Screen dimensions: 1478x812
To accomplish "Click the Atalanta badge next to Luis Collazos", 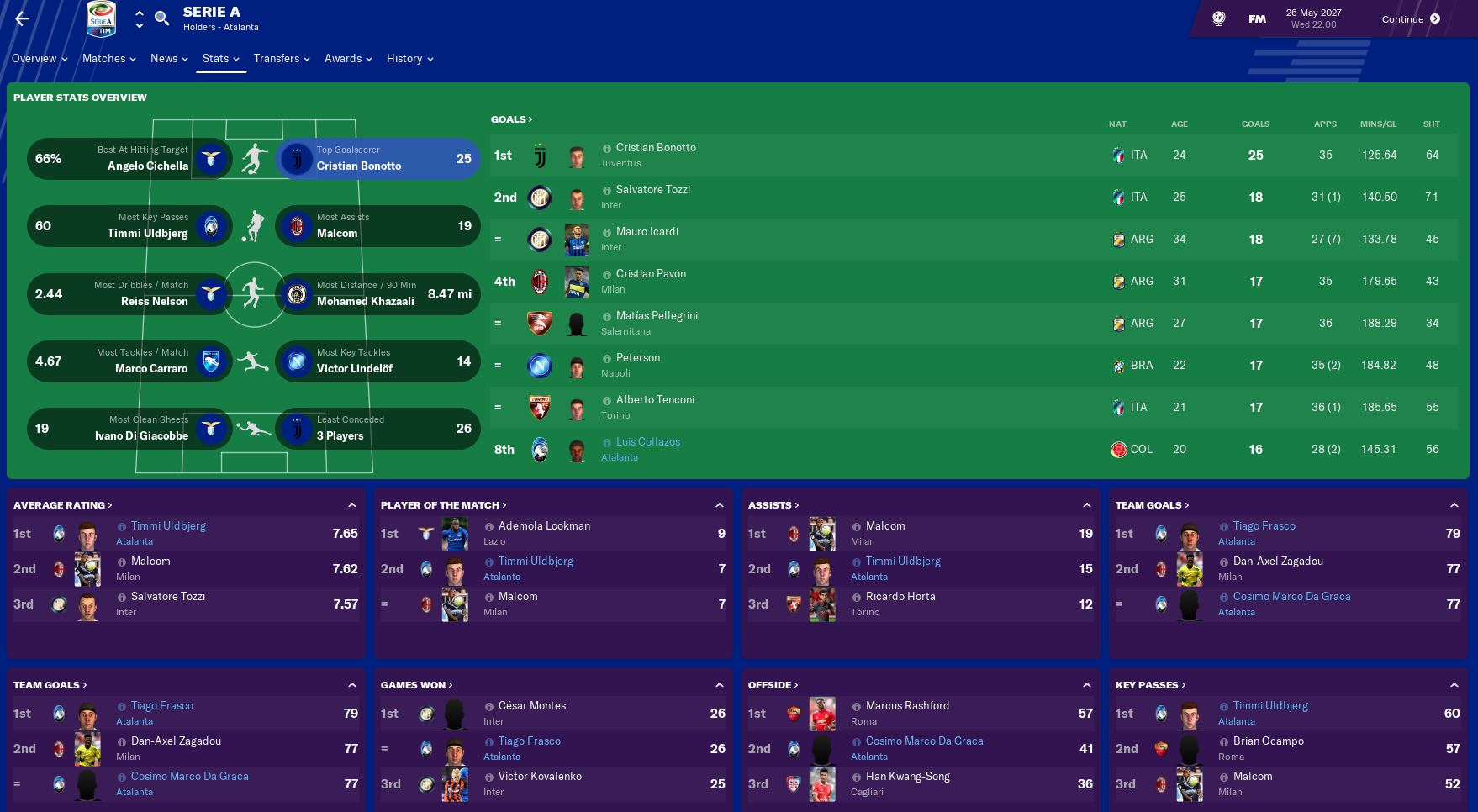I will [x=541, y=449].
